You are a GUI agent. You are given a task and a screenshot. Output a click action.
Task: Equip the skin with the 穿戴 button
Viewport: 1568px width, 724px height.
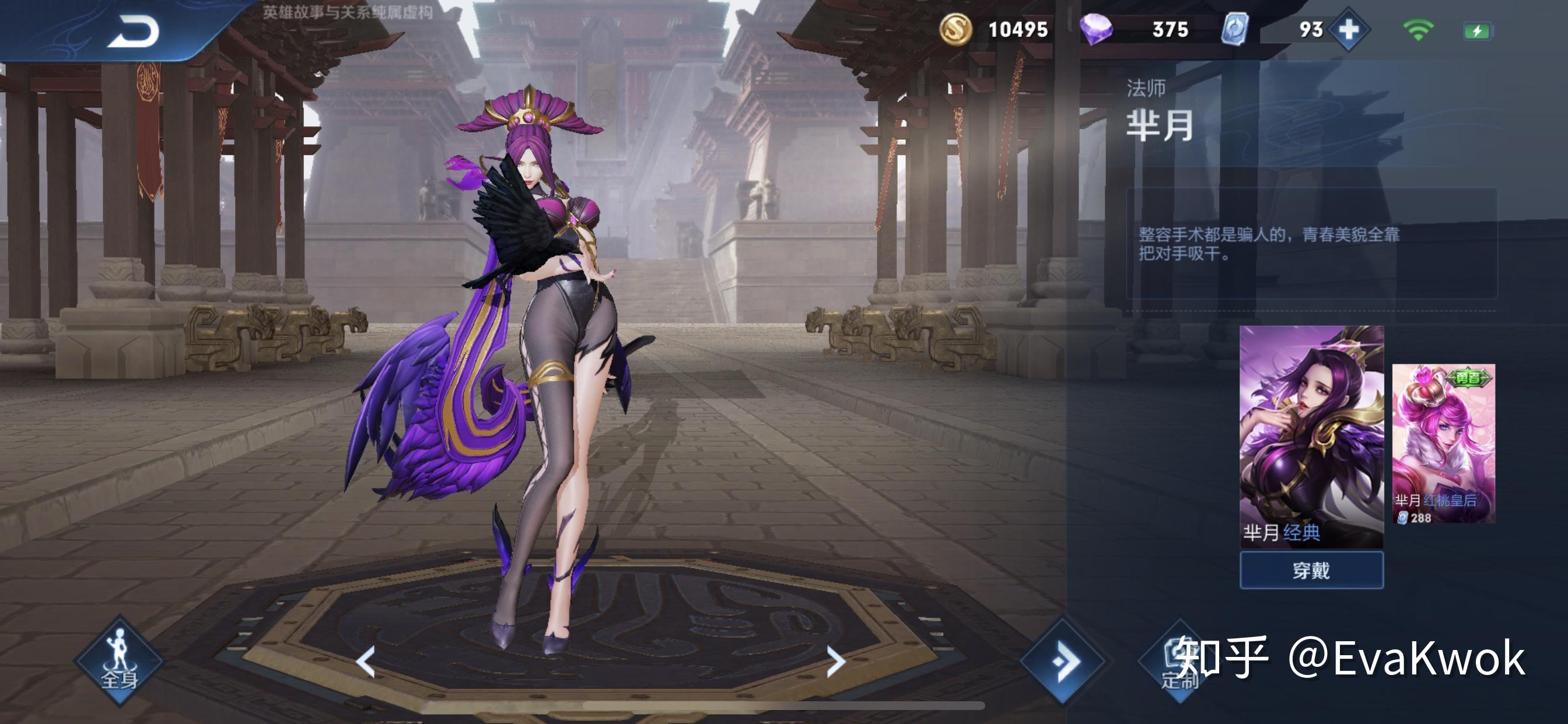point(1311,570)
